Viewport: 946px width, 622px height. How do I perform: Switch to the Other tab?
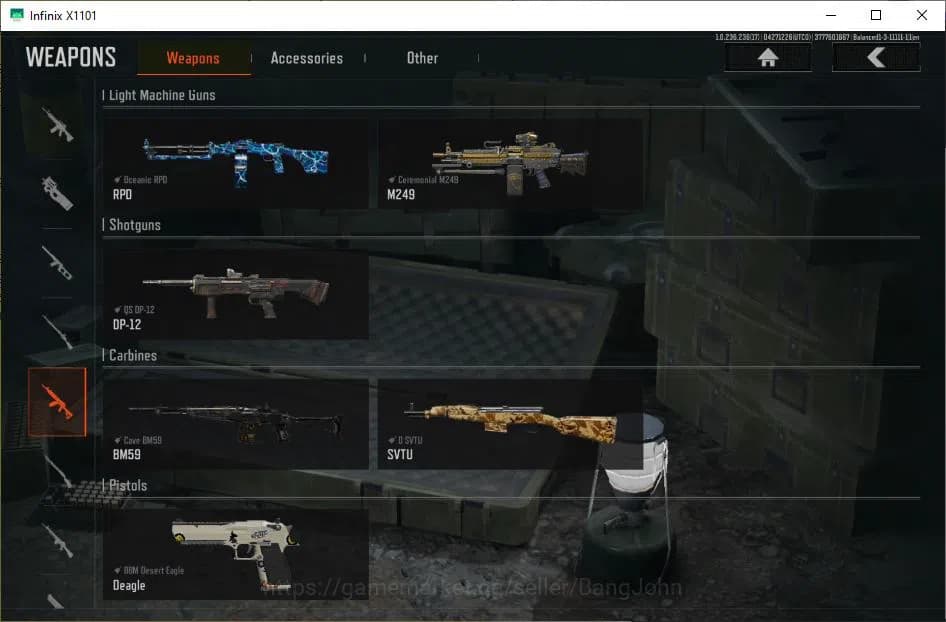(x=422, y=58)
